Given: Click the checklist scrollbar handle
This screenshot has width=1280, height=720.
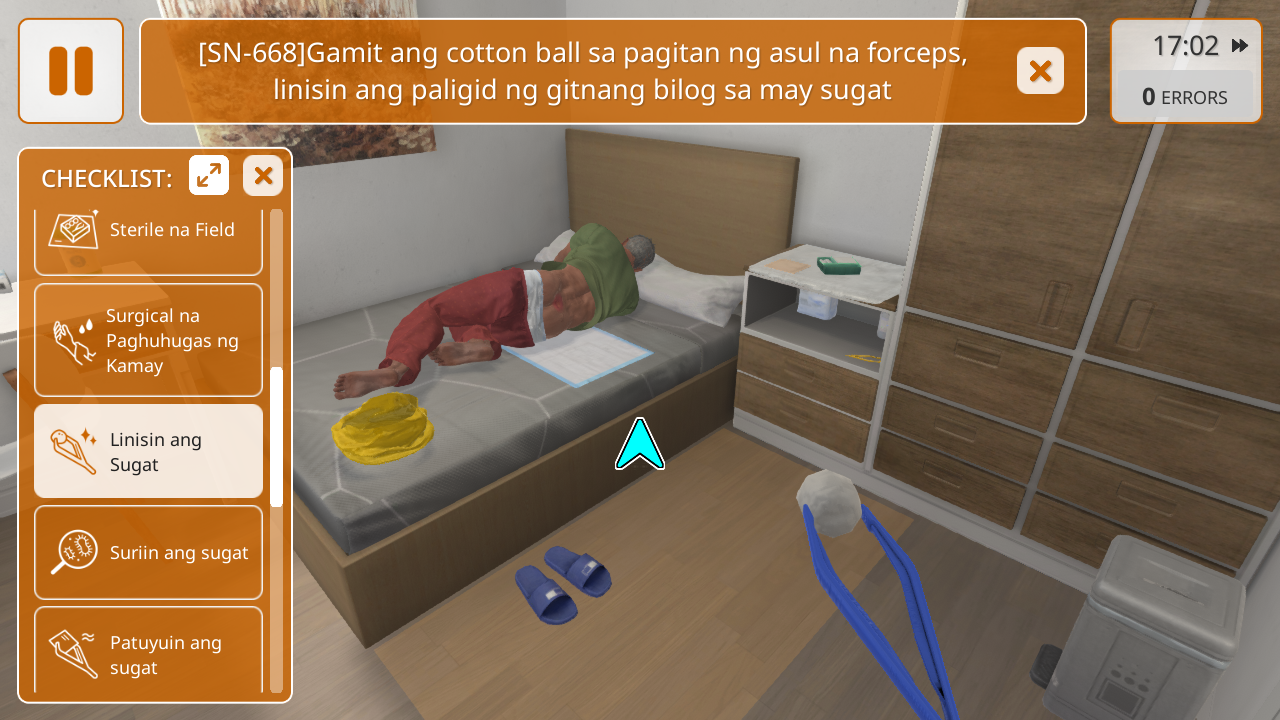Looking at the screenshot, I should pos(276,437).
